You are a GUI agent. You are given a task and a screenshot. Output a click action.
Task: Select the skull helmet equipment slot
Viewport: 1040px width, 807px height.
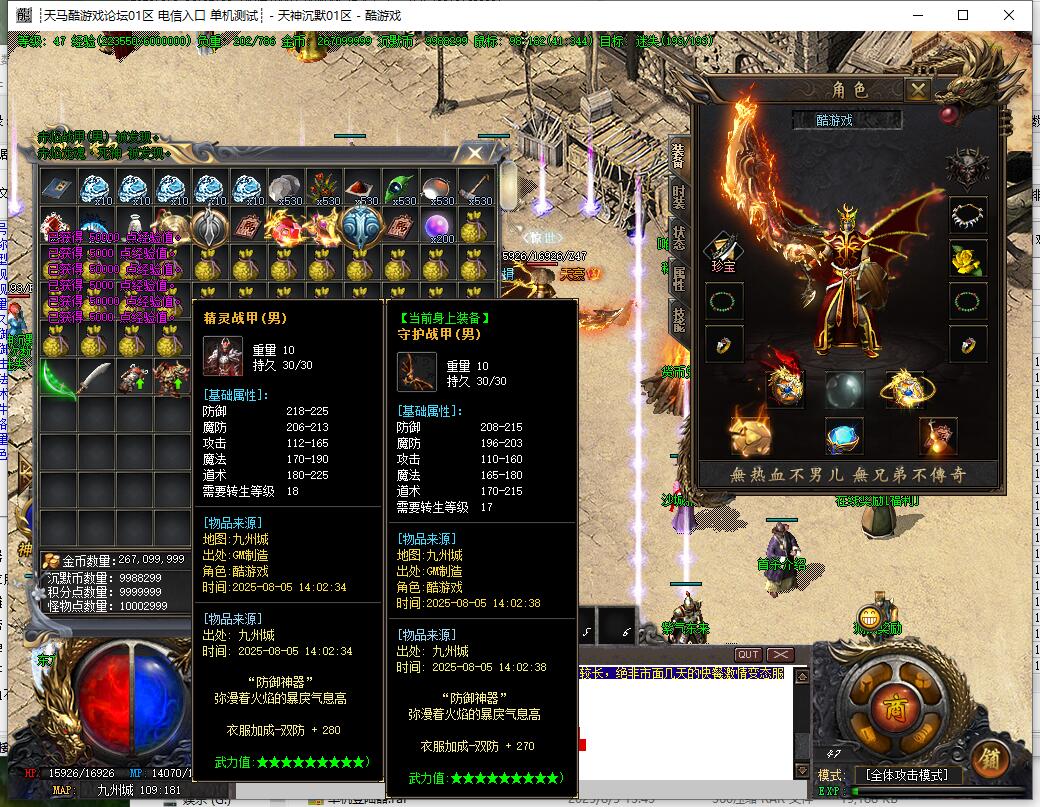pyautogui.click(x=967, y=169)
